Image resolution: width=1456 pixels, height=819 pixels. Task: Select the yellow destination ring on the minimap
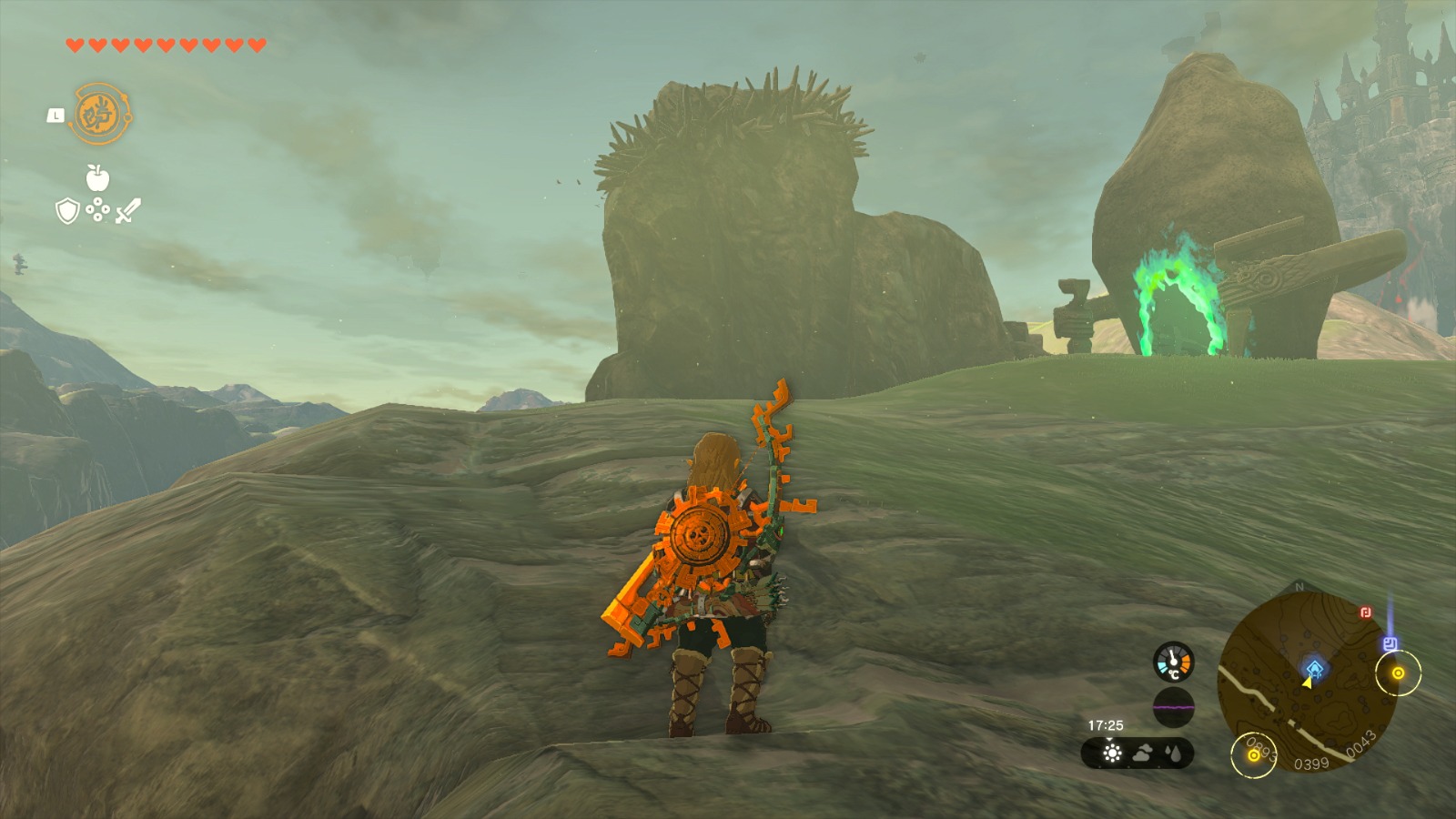pos(1399,672)
